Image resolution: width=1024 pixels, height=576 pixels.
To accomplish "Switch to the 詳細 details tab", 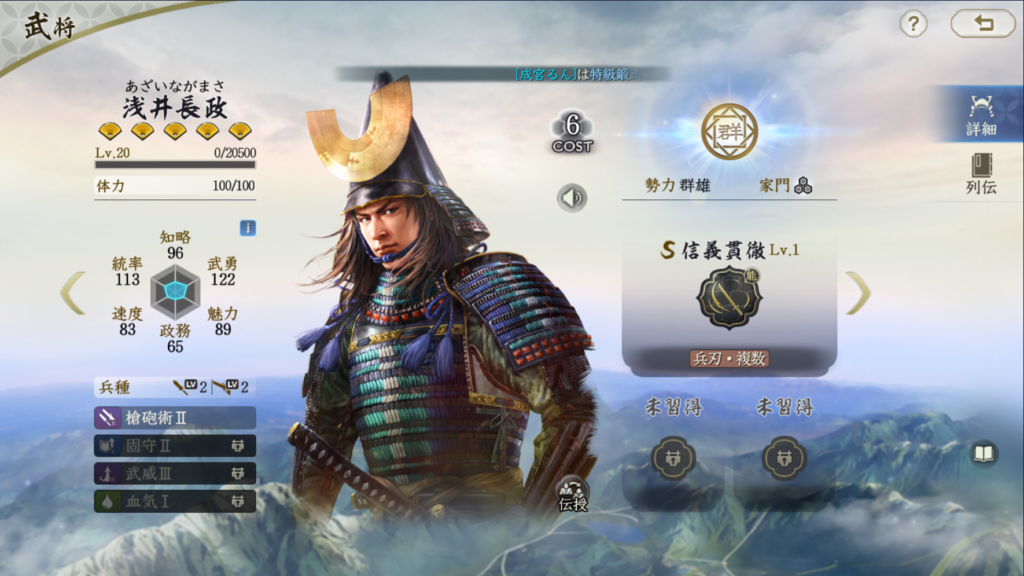I will point(981,113).
